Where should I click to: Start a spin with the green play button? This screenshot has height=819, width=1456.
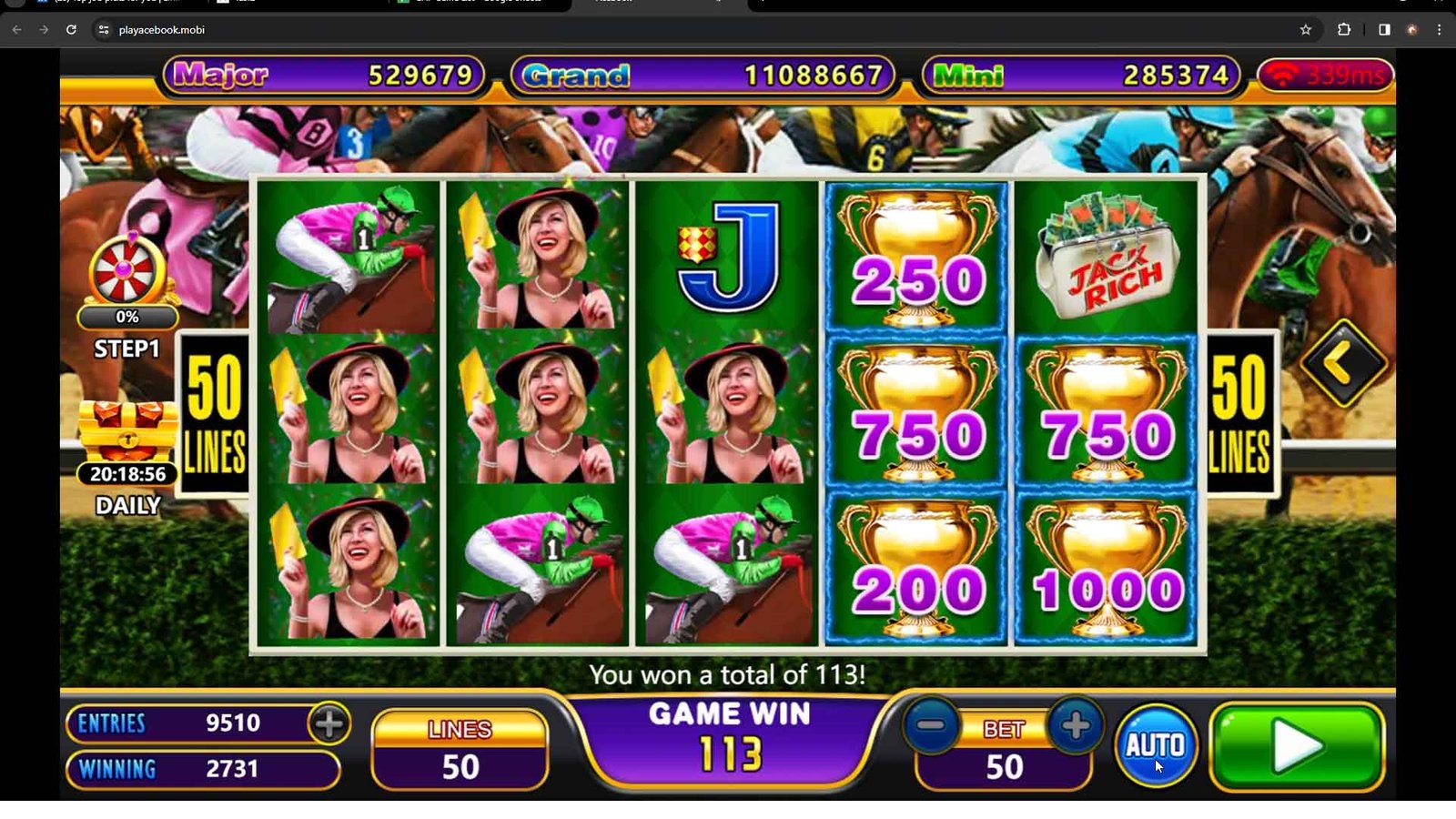pyautogui.click(x=1297, y=747)
